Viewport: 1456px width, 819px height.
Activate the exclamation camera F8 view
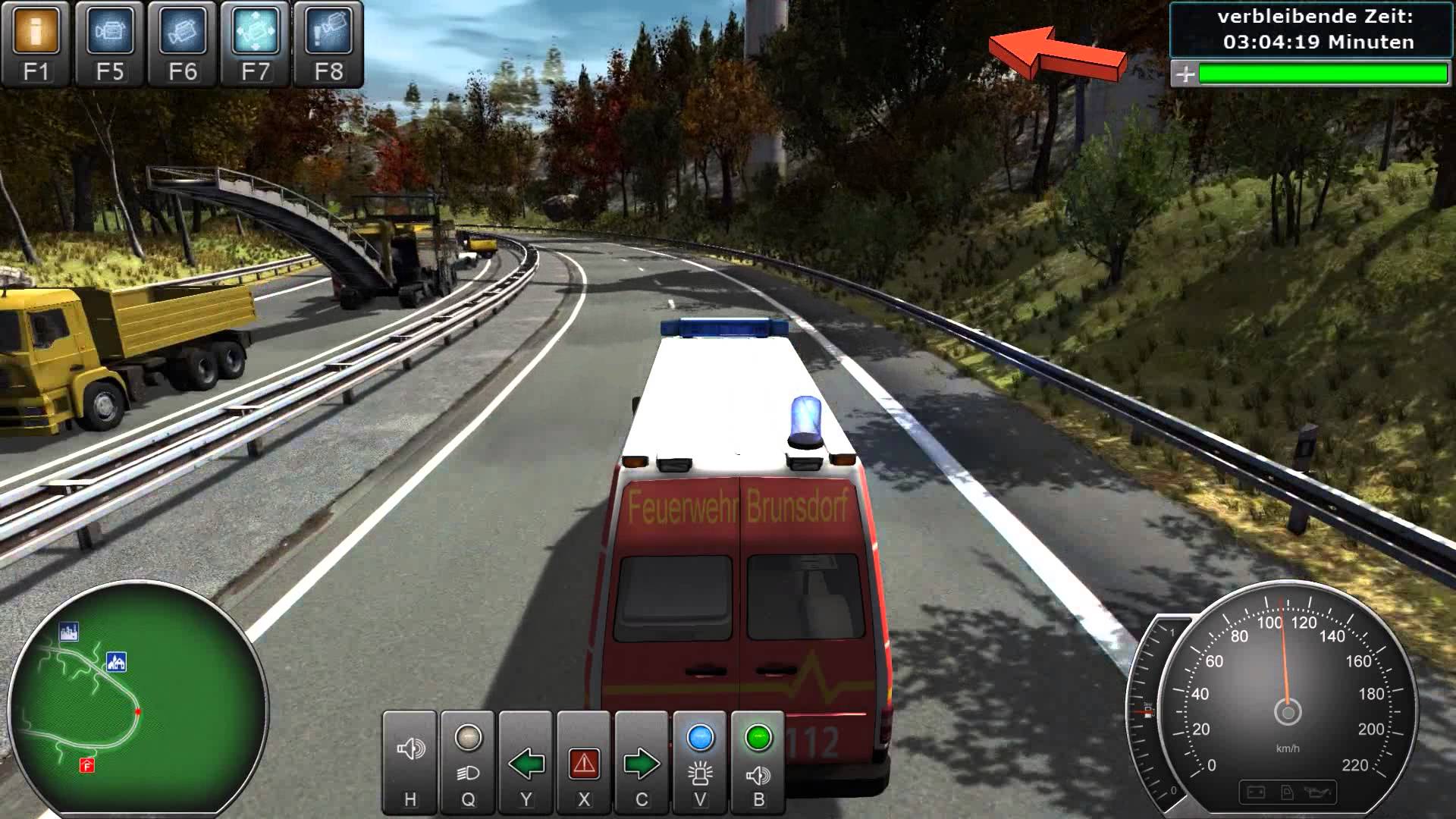coord(328,42)
